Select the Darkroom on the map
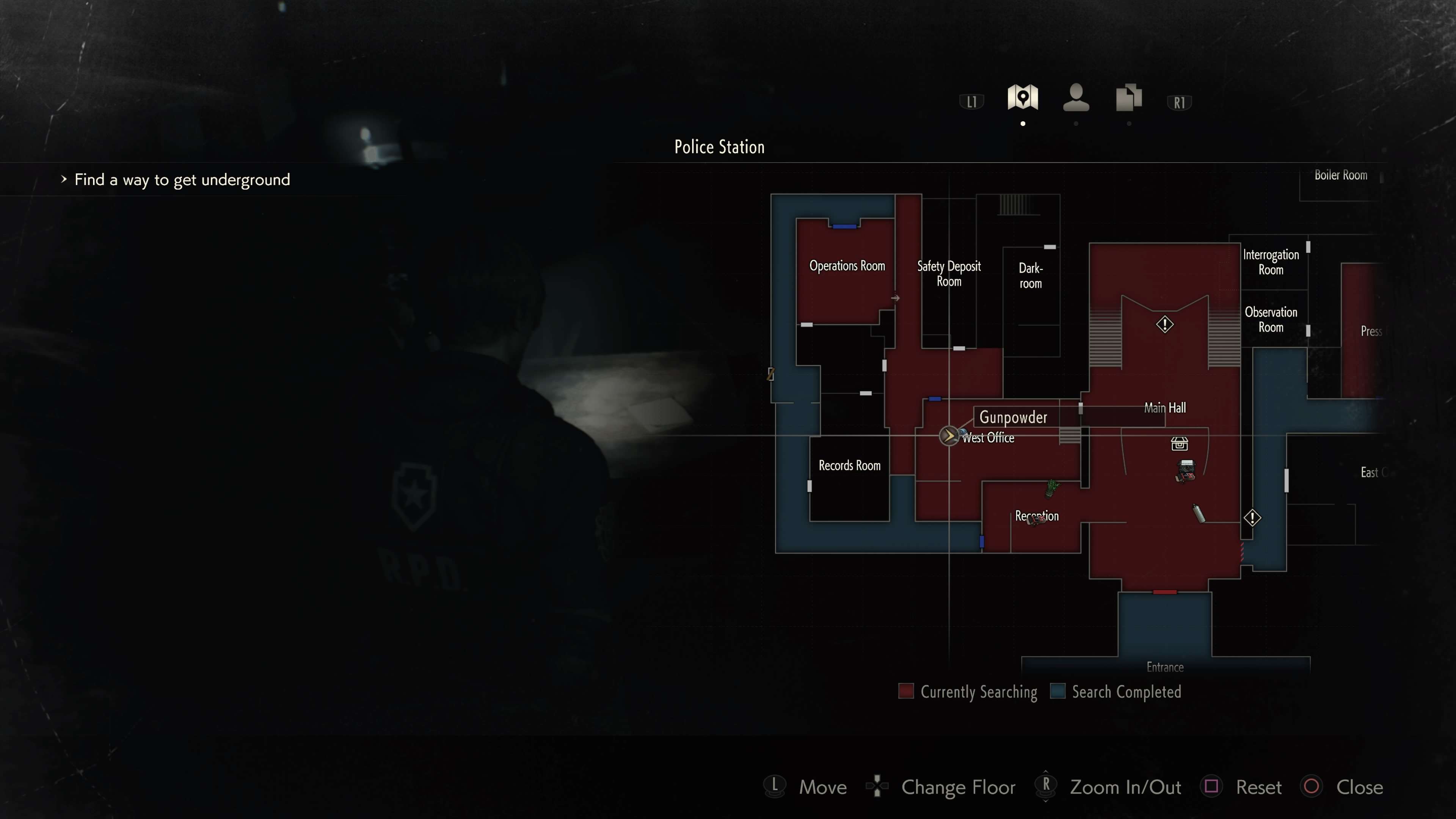The image size is (1456, 819). coord(1031,276)
